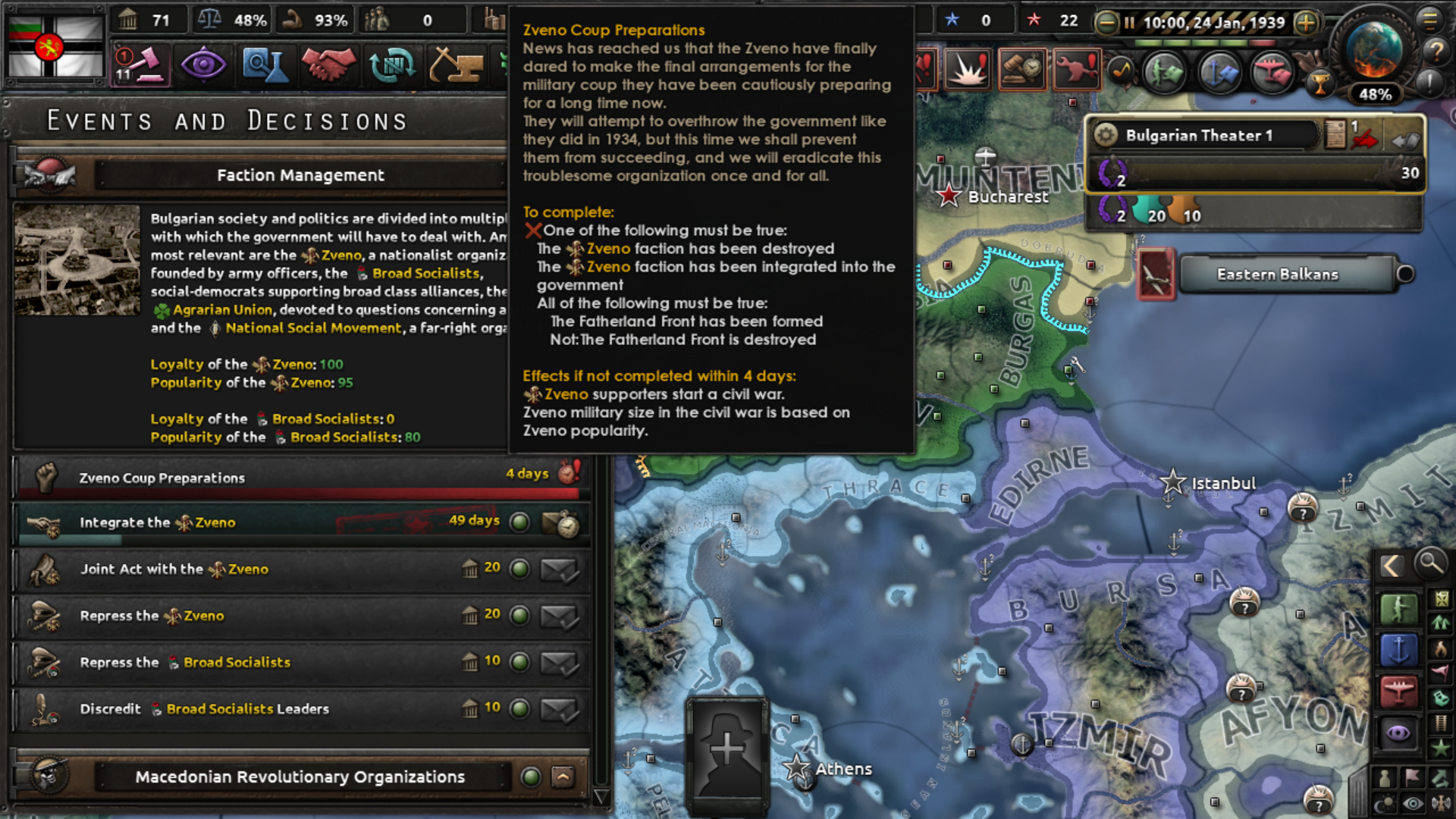This screenshot has width=1456, height=819.
Task: Enable the supply railway map mode
Action: [x=1440, y=722]
